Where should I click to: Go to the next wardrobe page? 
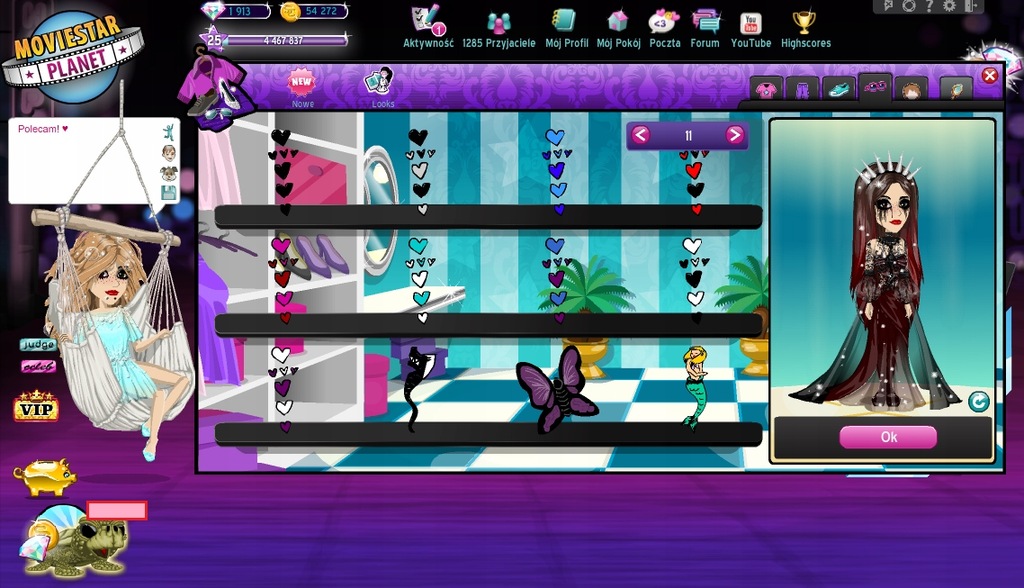735,135
